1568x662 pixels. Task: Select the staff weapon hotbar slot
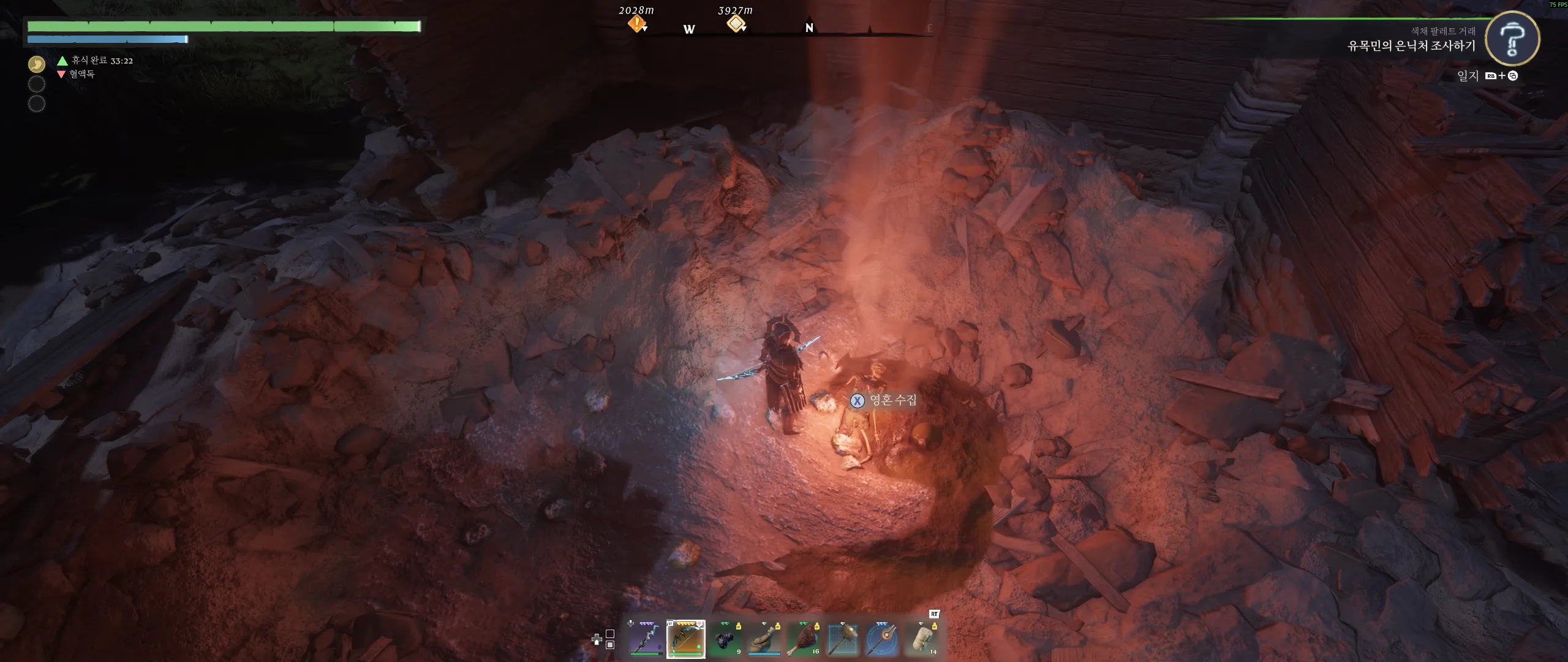coord(646,639)
